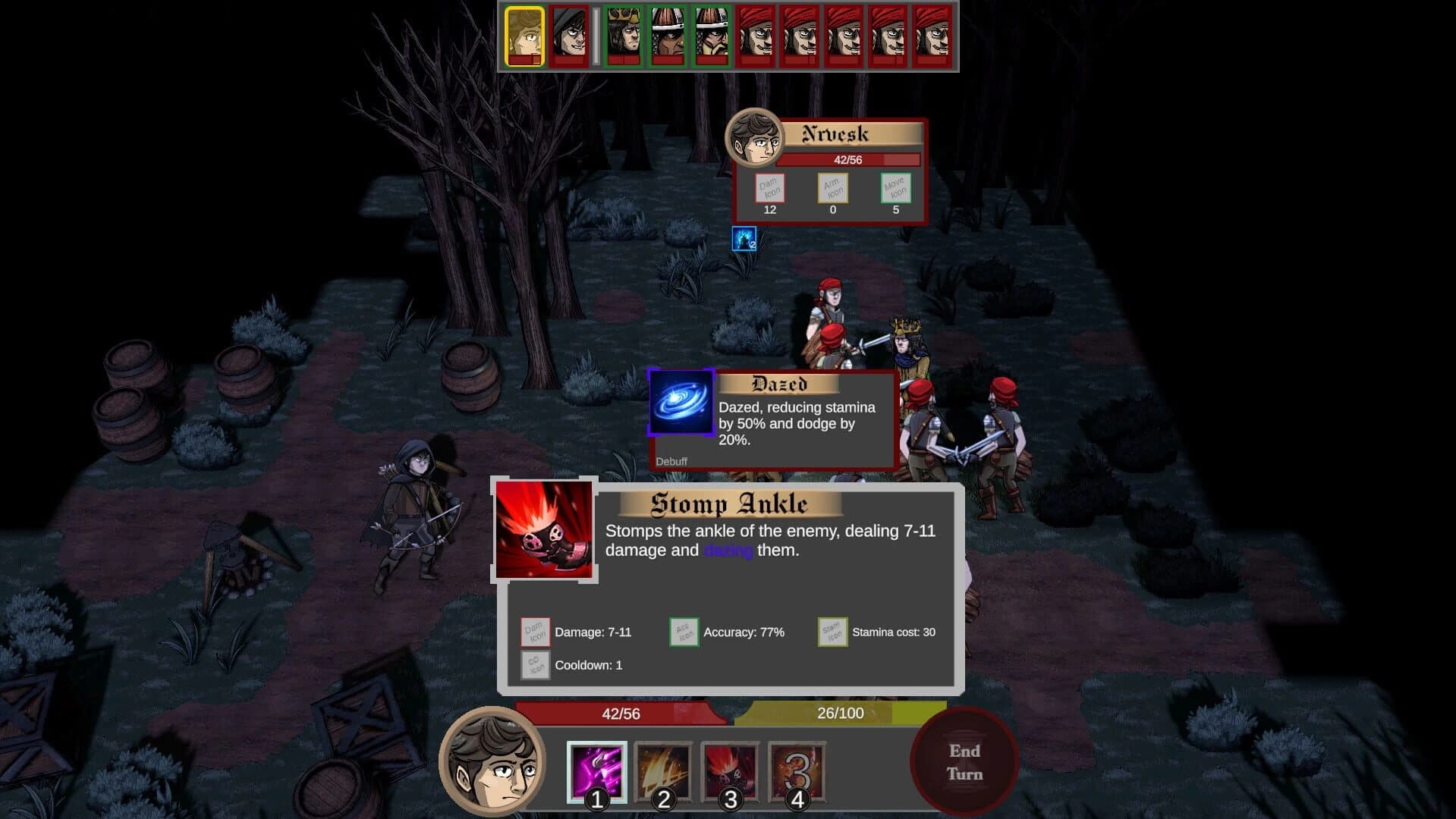
Task: Click the Arm Icon showing value 0
Action: (x=832, y=189)
